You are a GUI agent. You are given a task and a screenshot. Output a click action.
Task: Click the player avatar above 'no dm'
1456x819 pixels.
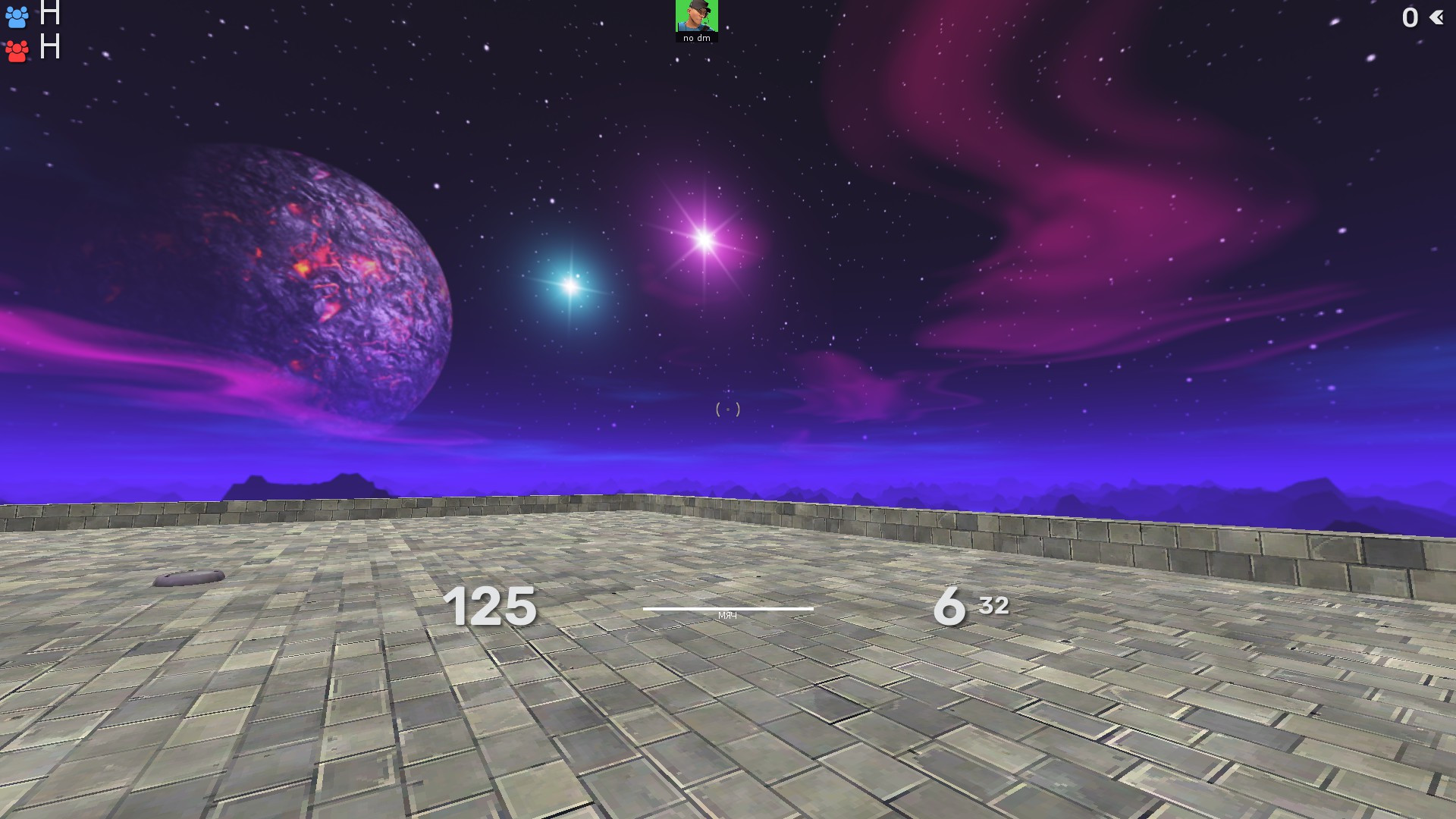695,15
